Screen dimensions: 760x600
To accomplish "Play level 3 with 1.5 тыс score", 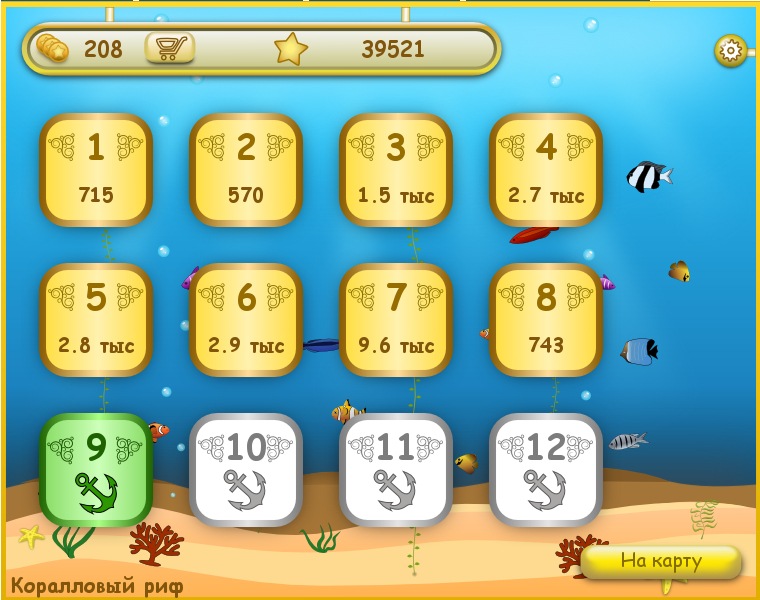I will click(x=396, y=170).
